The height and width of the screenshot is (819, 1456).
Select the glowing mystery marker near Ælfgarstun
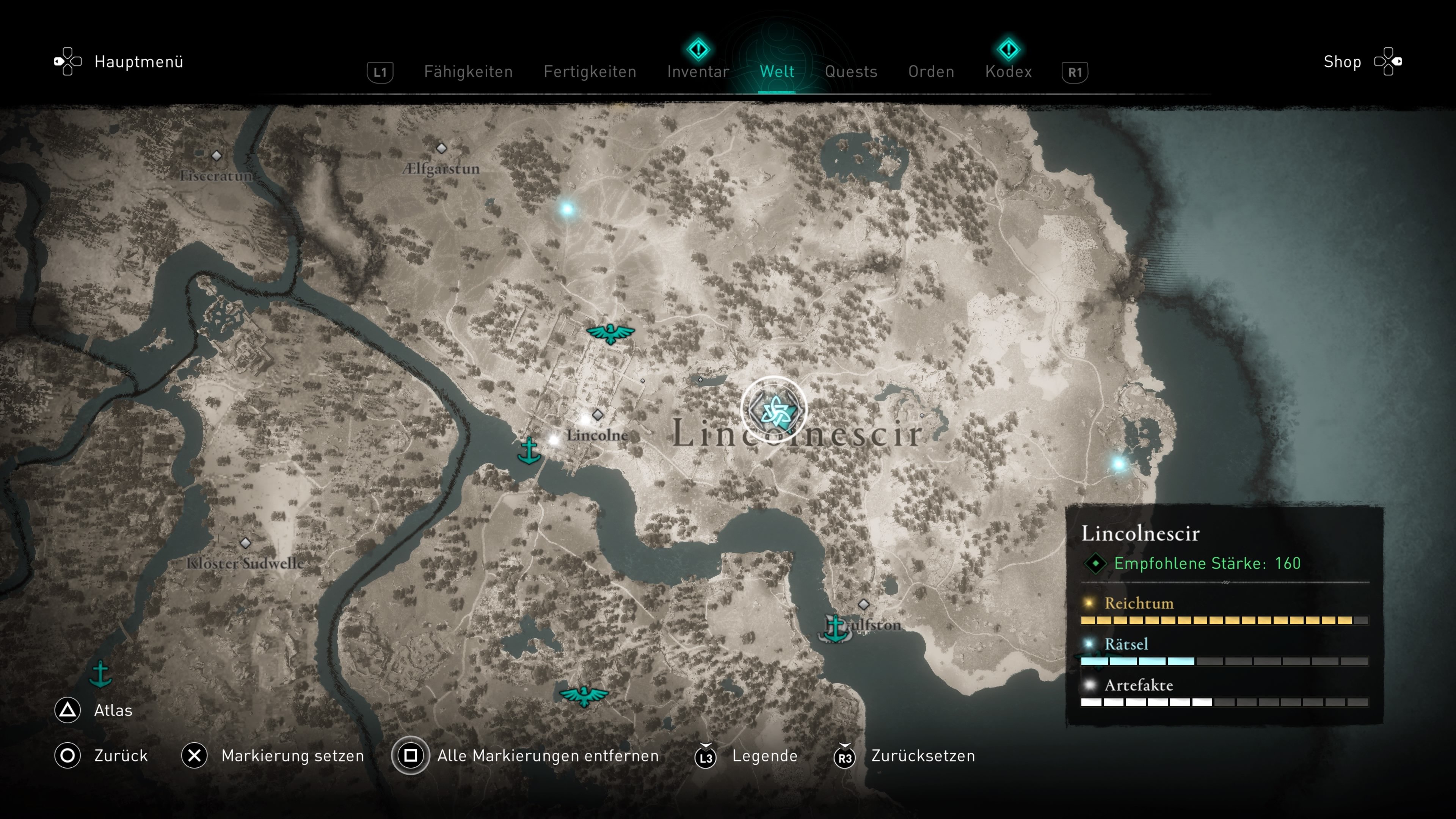coord(567,210)
